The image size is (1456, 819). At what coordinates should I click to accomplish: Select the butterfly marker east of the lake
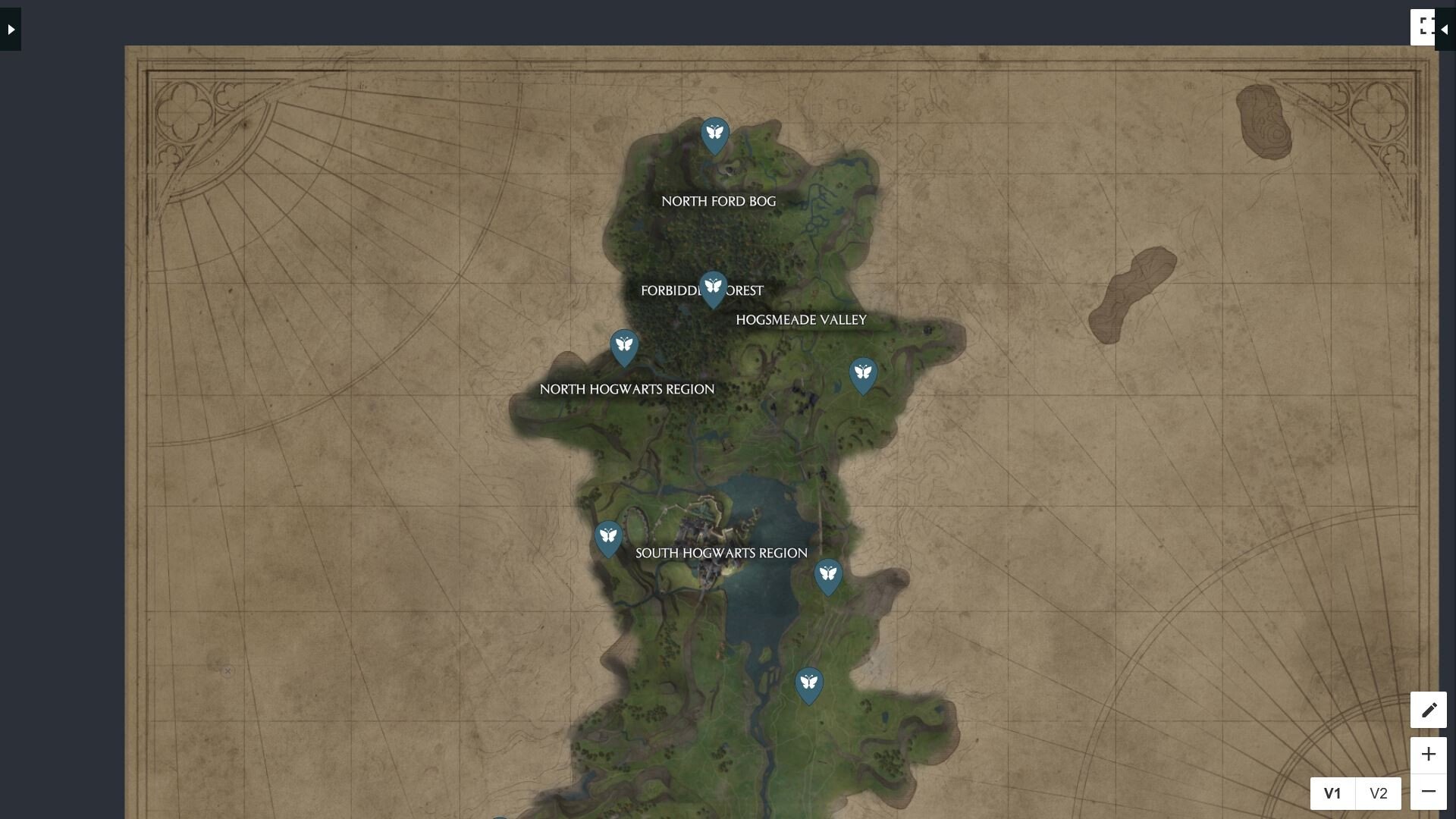(828, 575)
